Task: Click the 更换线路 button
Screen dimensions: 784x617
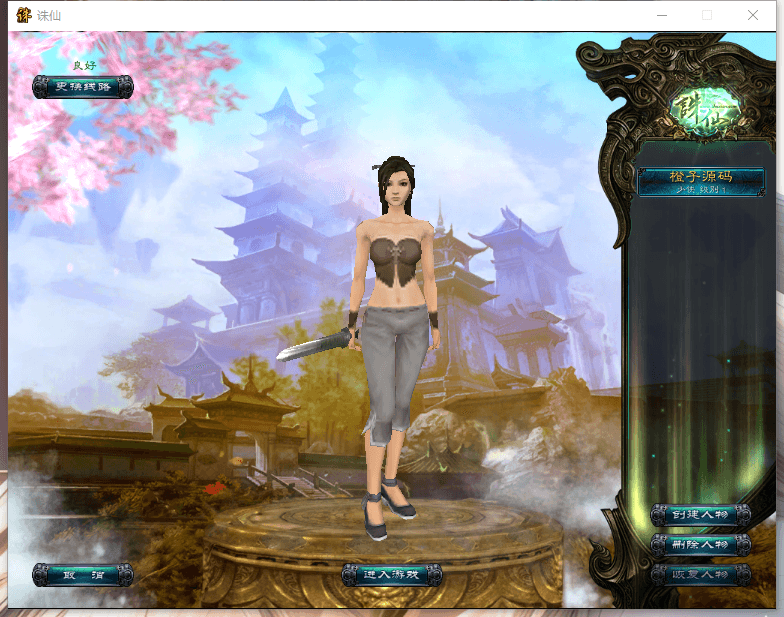Action: tap(82, 87)
